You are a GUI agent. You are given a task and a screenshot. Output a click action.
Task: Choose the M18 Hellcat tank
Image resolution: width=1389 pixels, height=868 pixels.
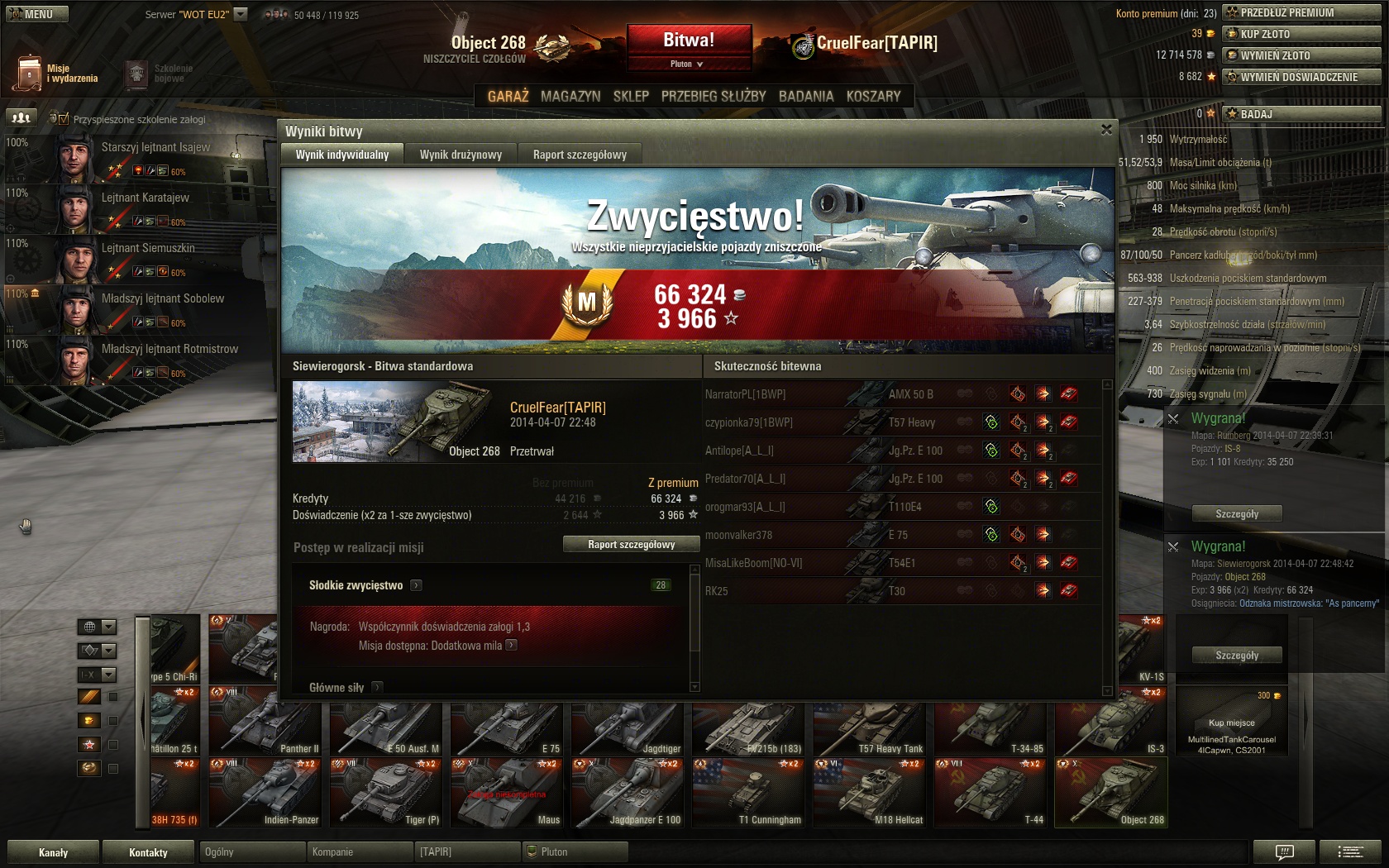tap(869, 793)
